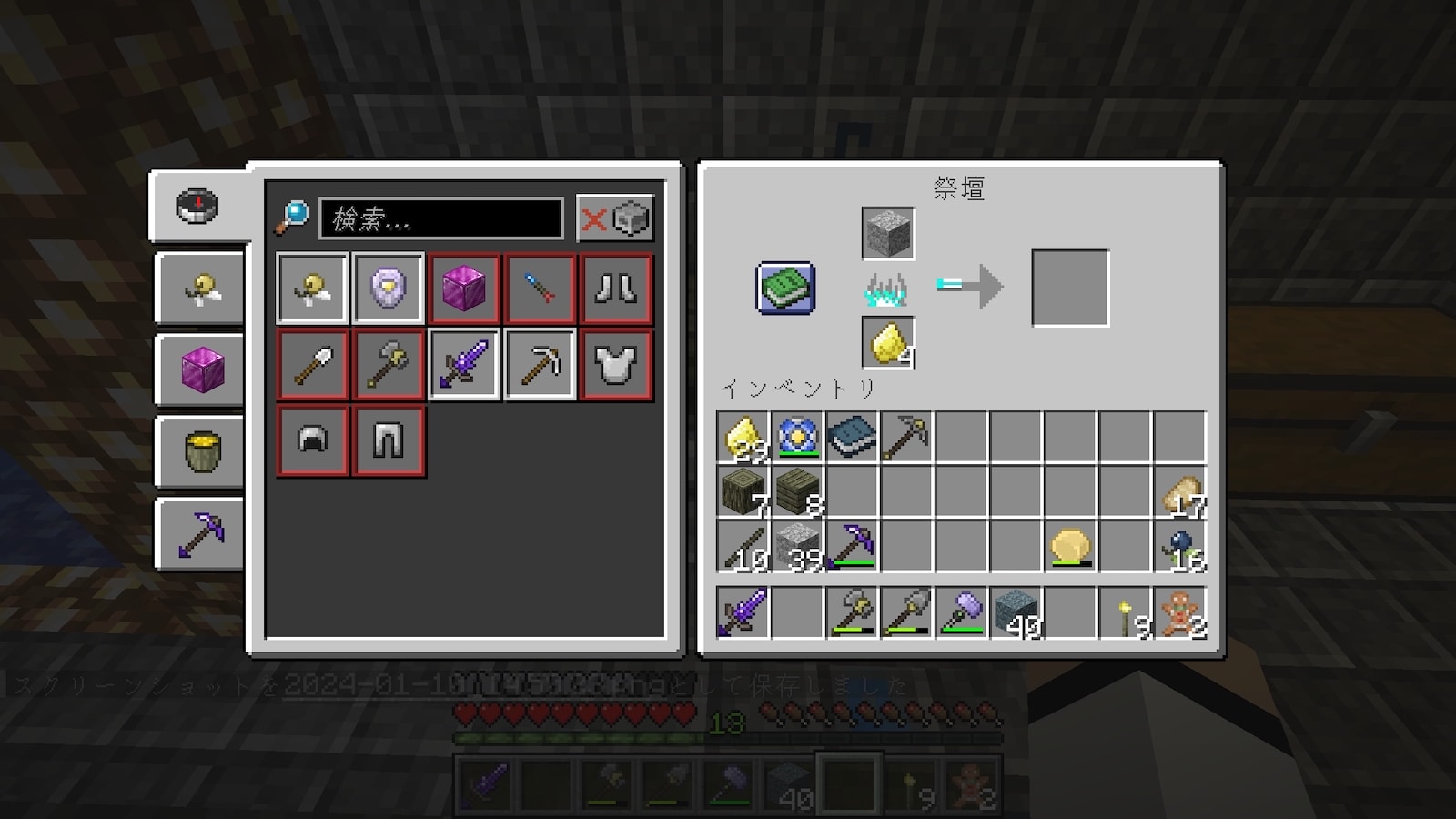Switch to the compass search tab
The image size is (1456, 819).
pyautogui.click(x=197, y=206)
